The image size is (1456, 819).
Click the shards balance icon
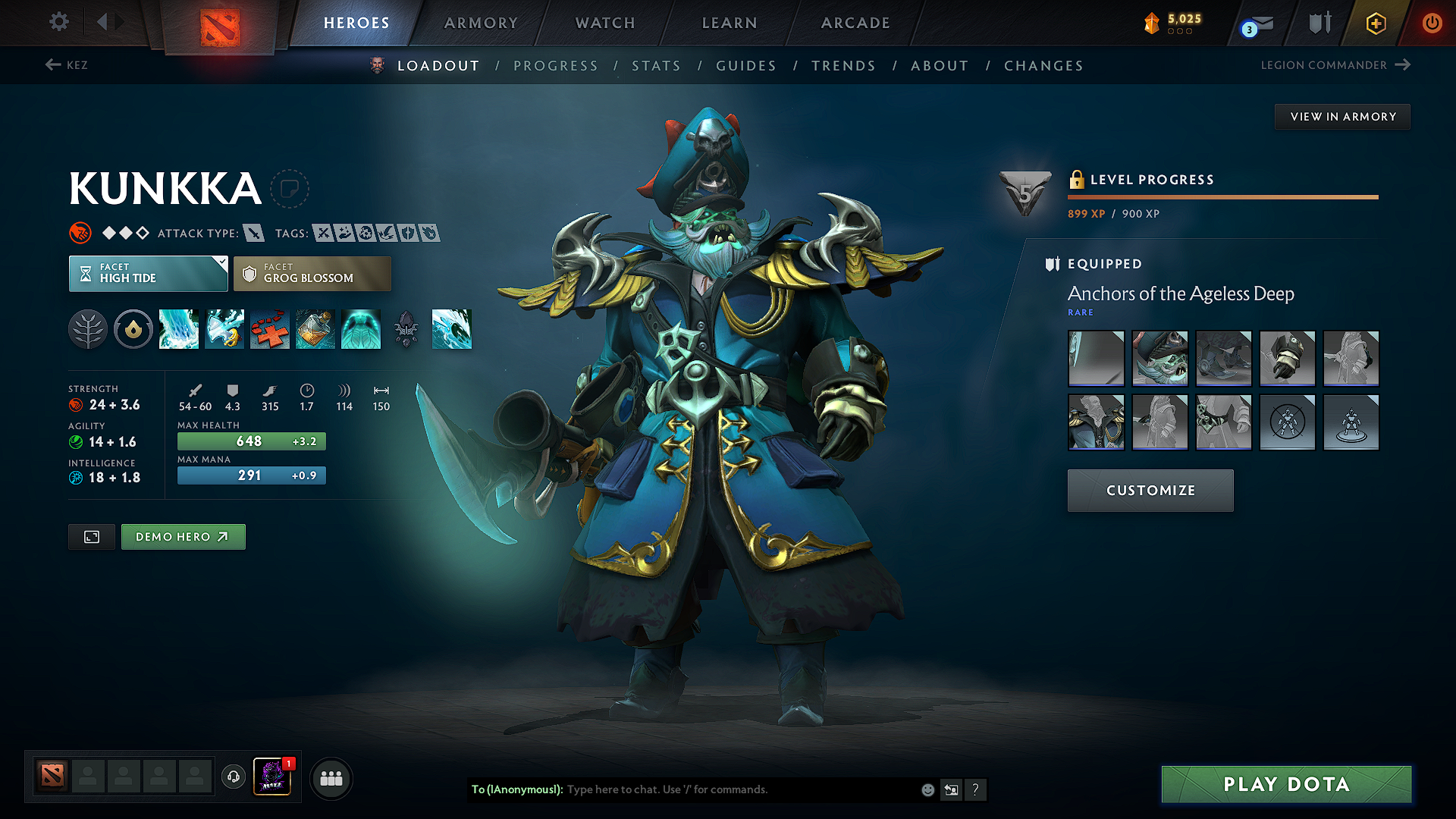point(1153,23)
